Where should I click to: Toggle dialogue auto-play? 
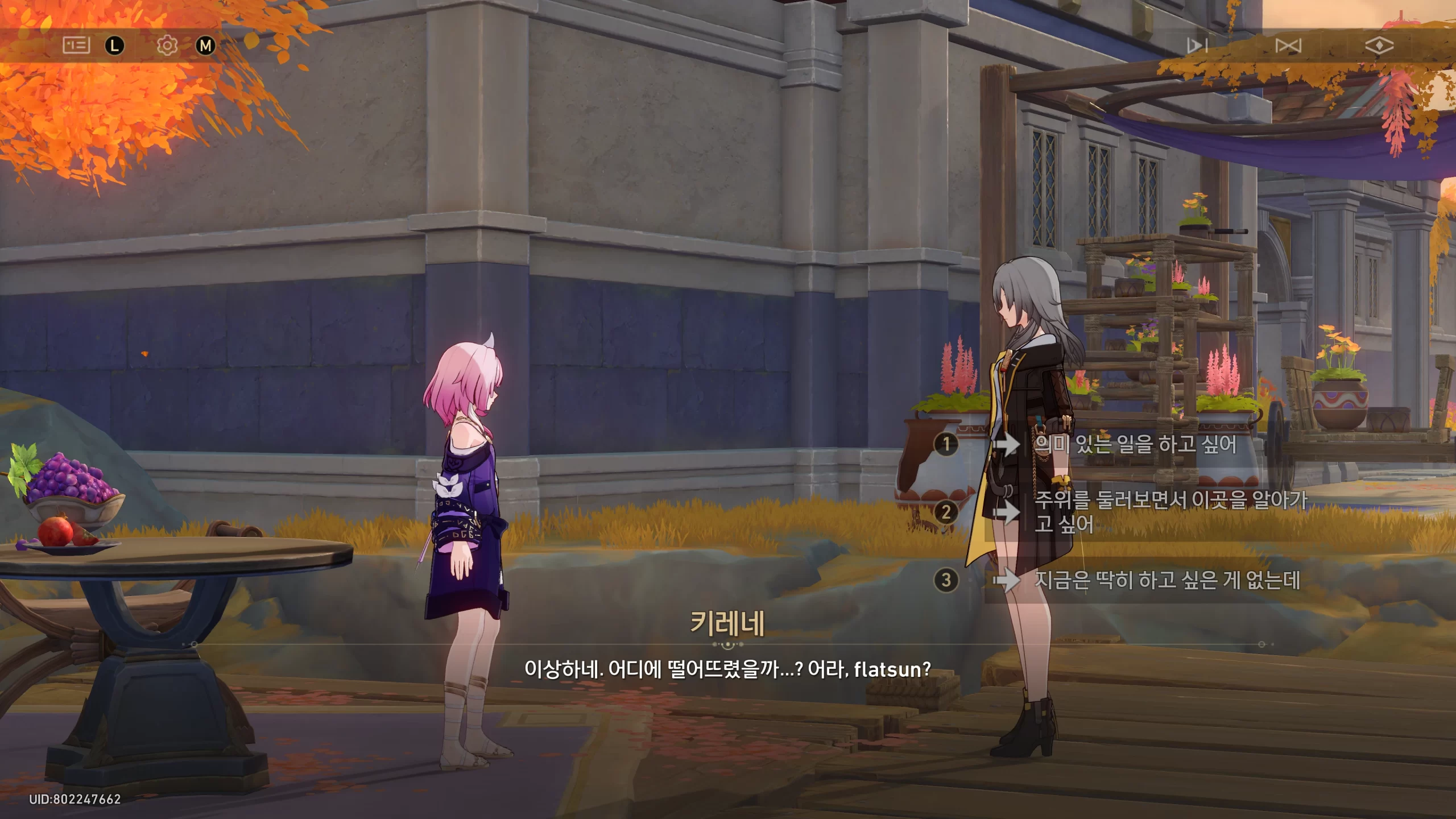tap(1197, 45)
